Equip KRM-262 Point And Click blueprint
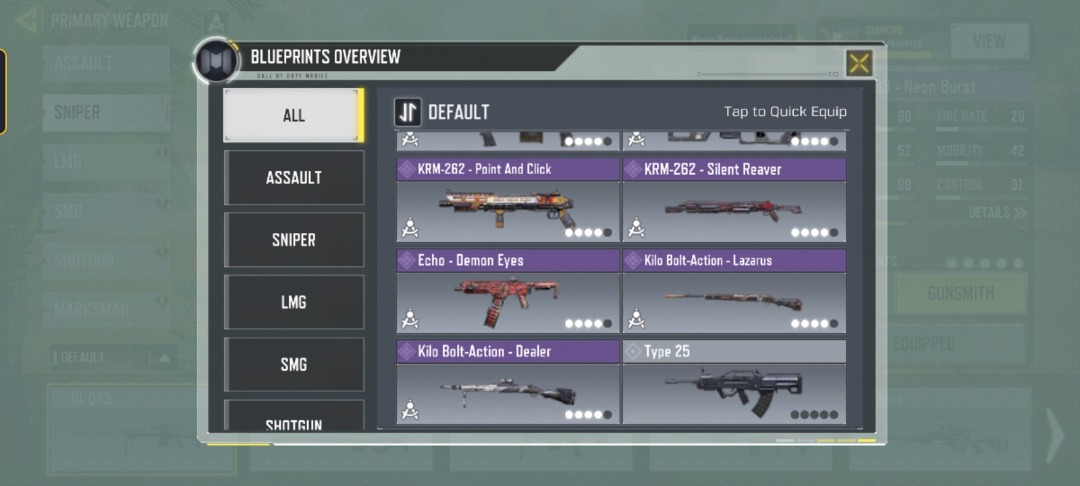 tap(508, 200)
